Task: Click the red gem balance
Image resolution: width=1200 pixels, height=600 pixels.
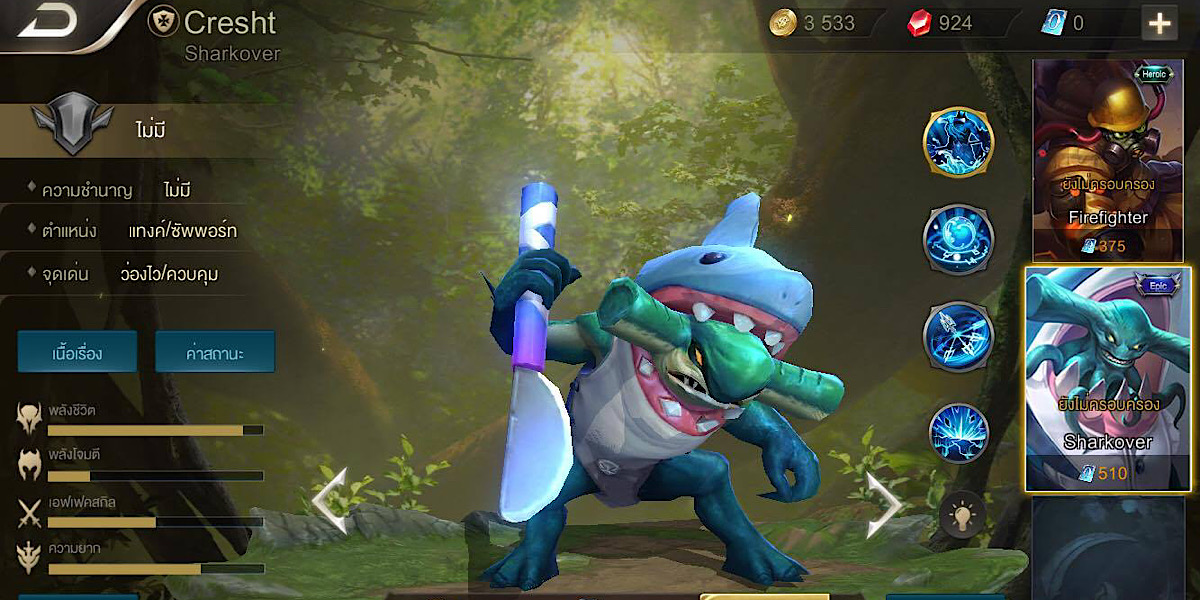Action: (944, 23)
